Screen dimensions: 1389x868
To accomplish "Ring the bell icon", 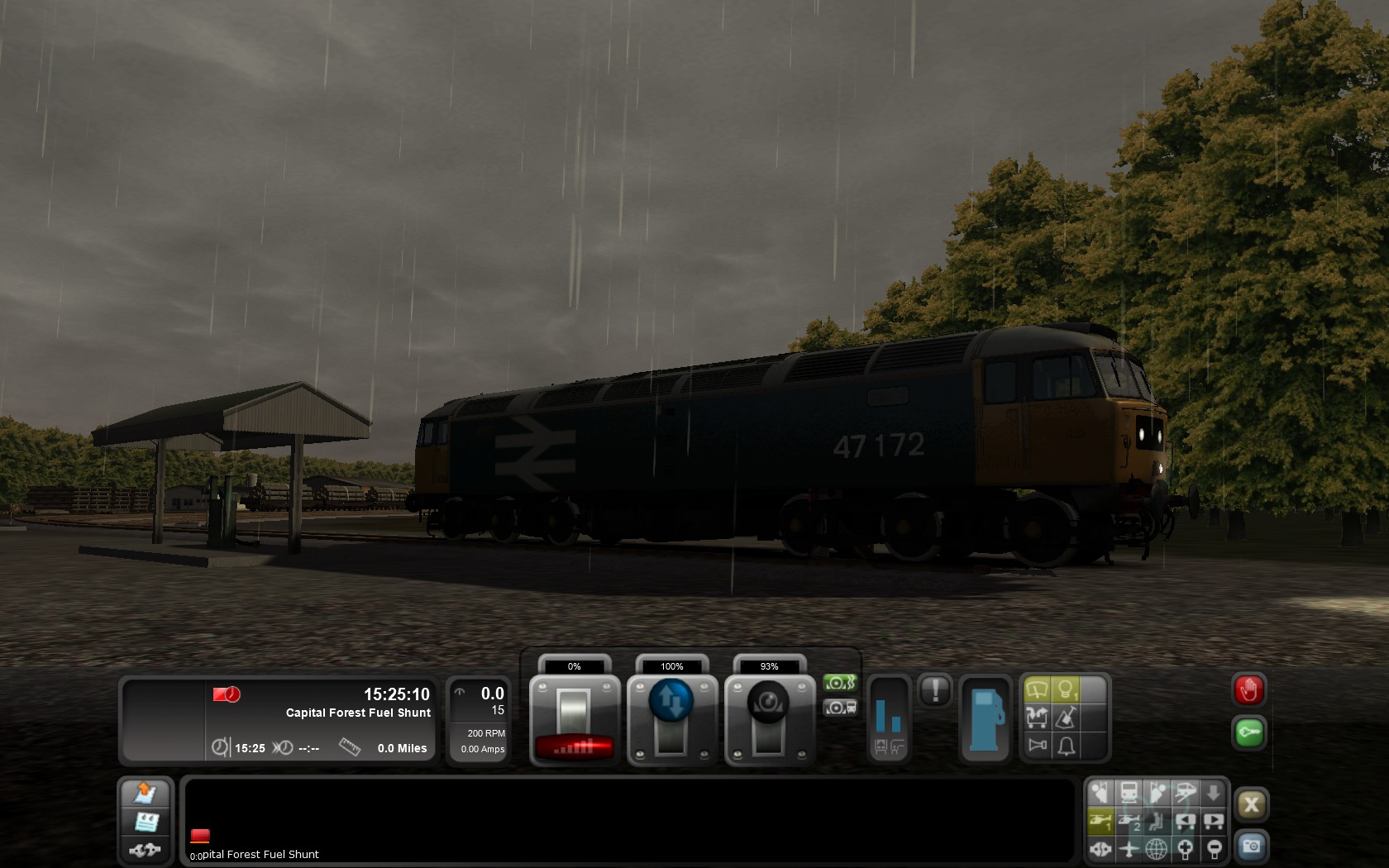I will 1067,746.
